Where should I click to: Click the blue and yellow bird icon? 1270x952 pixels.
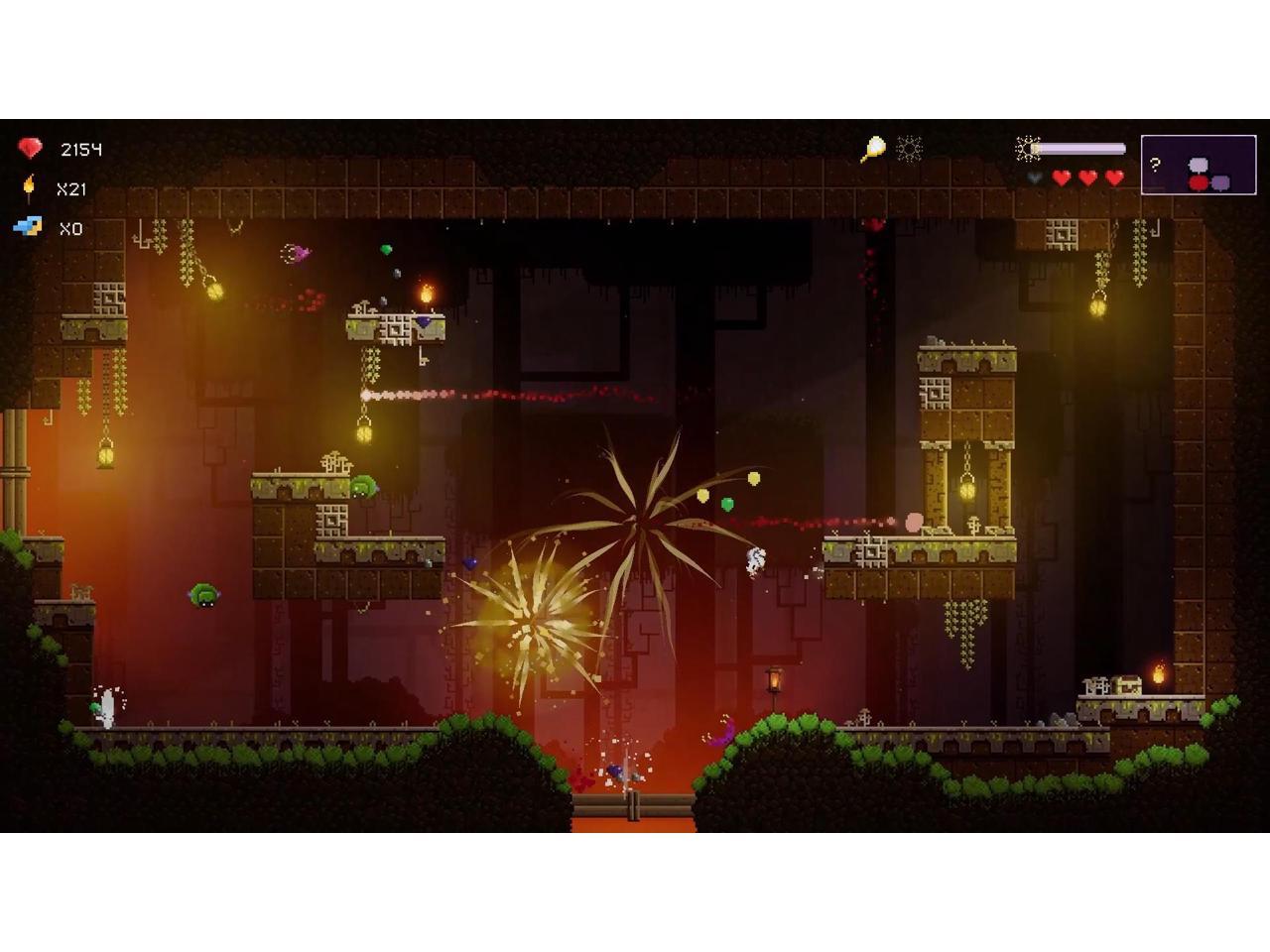tap(28, 227)
